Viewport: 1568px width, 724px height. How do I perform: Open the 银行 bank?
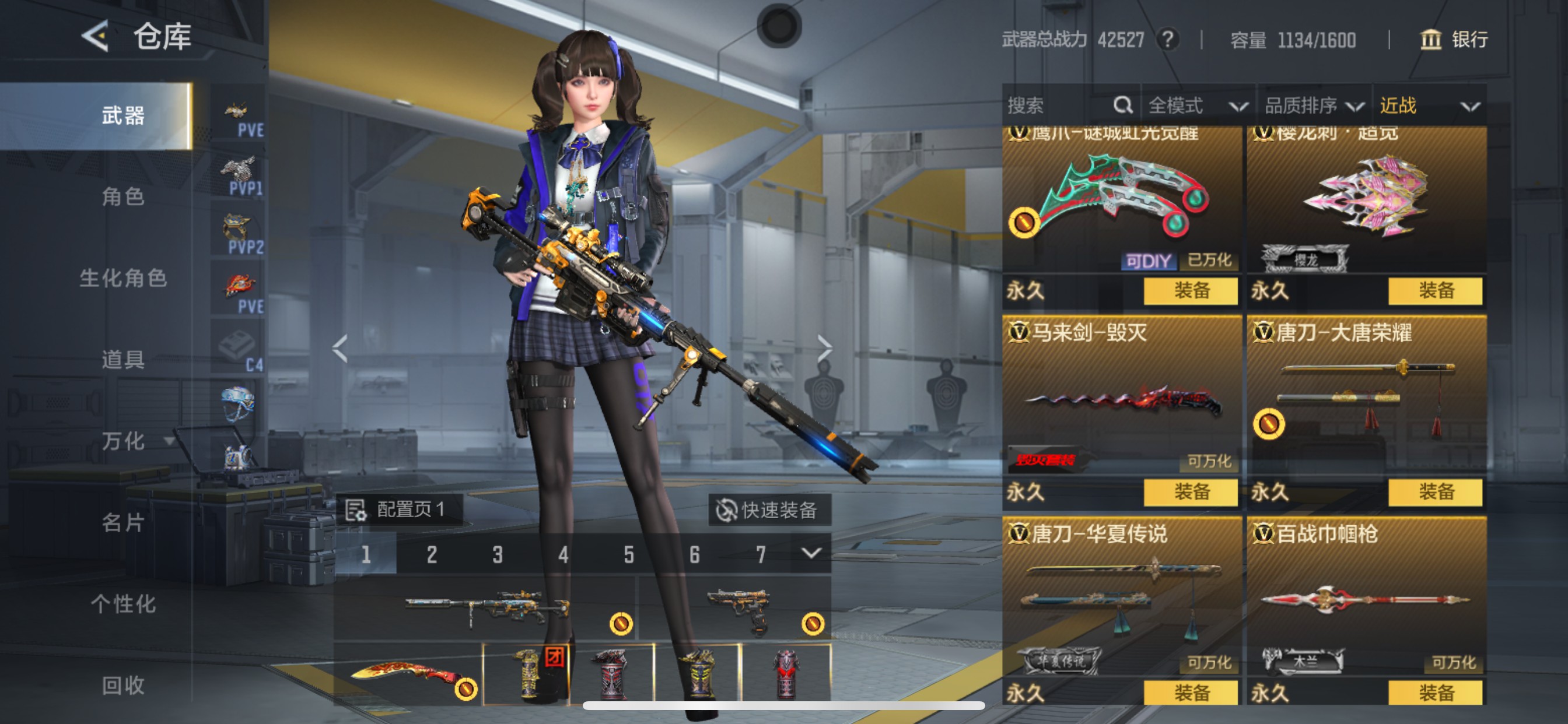click(x=1455, y=40)
